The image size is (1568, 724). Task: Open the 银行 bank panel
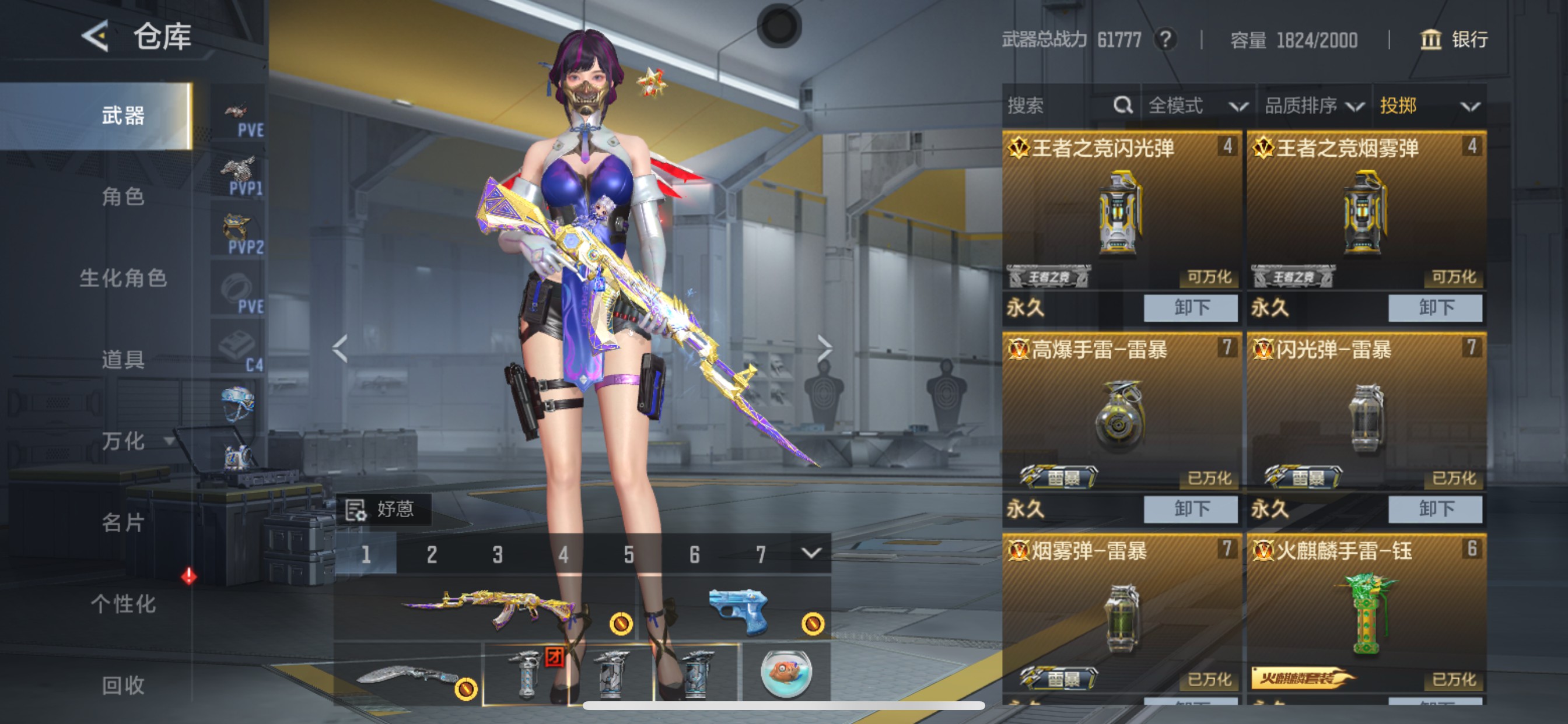[1455, 40]
